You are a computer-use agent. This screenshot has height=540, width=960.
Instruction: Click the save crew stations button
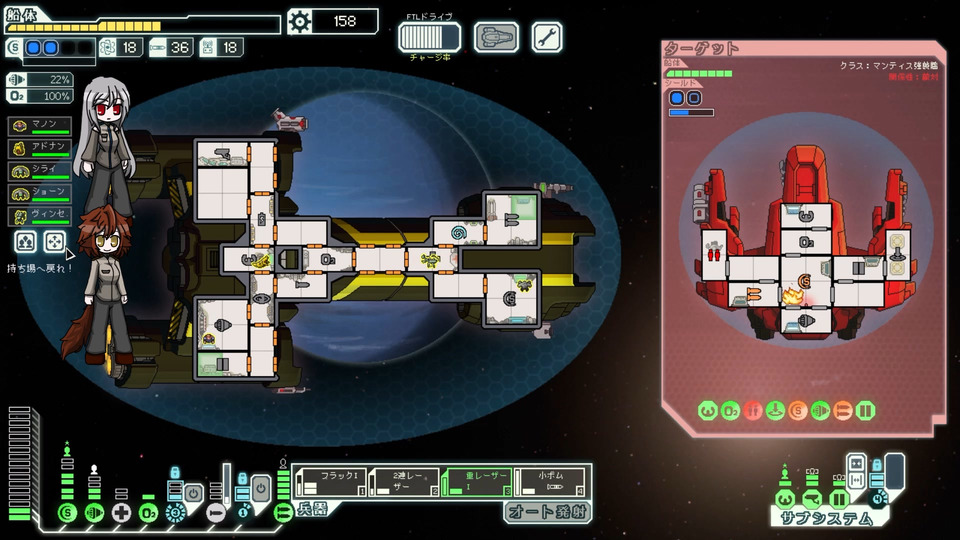27,241
